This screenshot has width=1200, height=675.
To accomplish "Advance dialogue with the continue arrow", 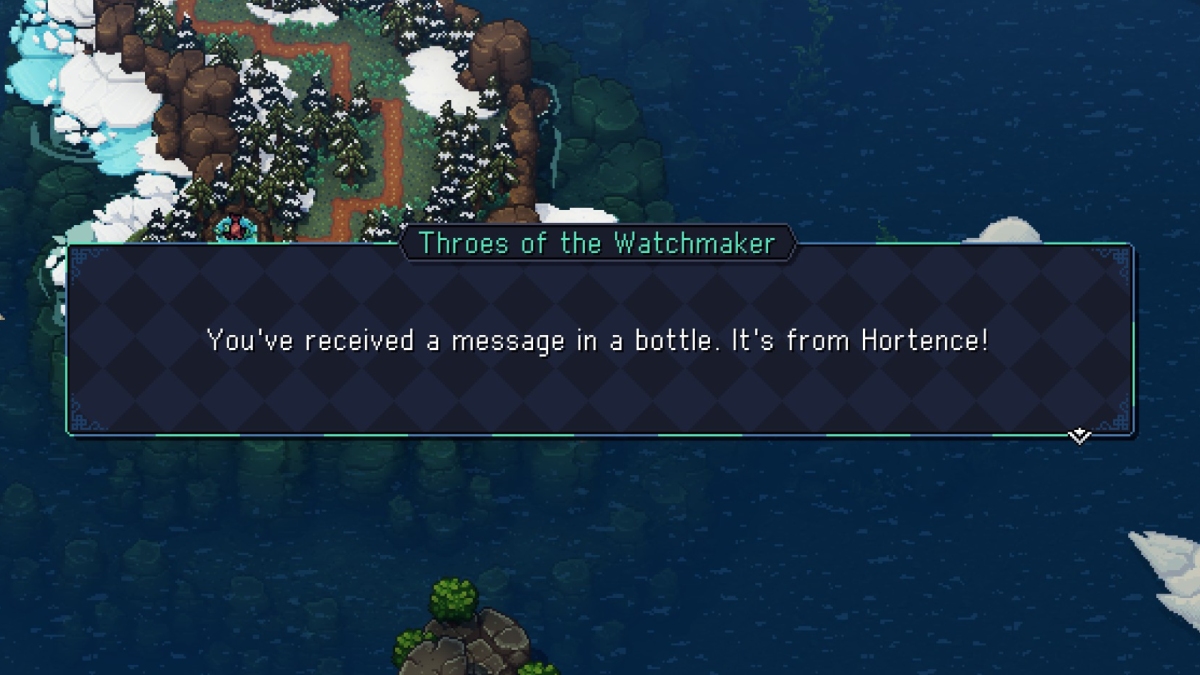I will (1079, 436).
